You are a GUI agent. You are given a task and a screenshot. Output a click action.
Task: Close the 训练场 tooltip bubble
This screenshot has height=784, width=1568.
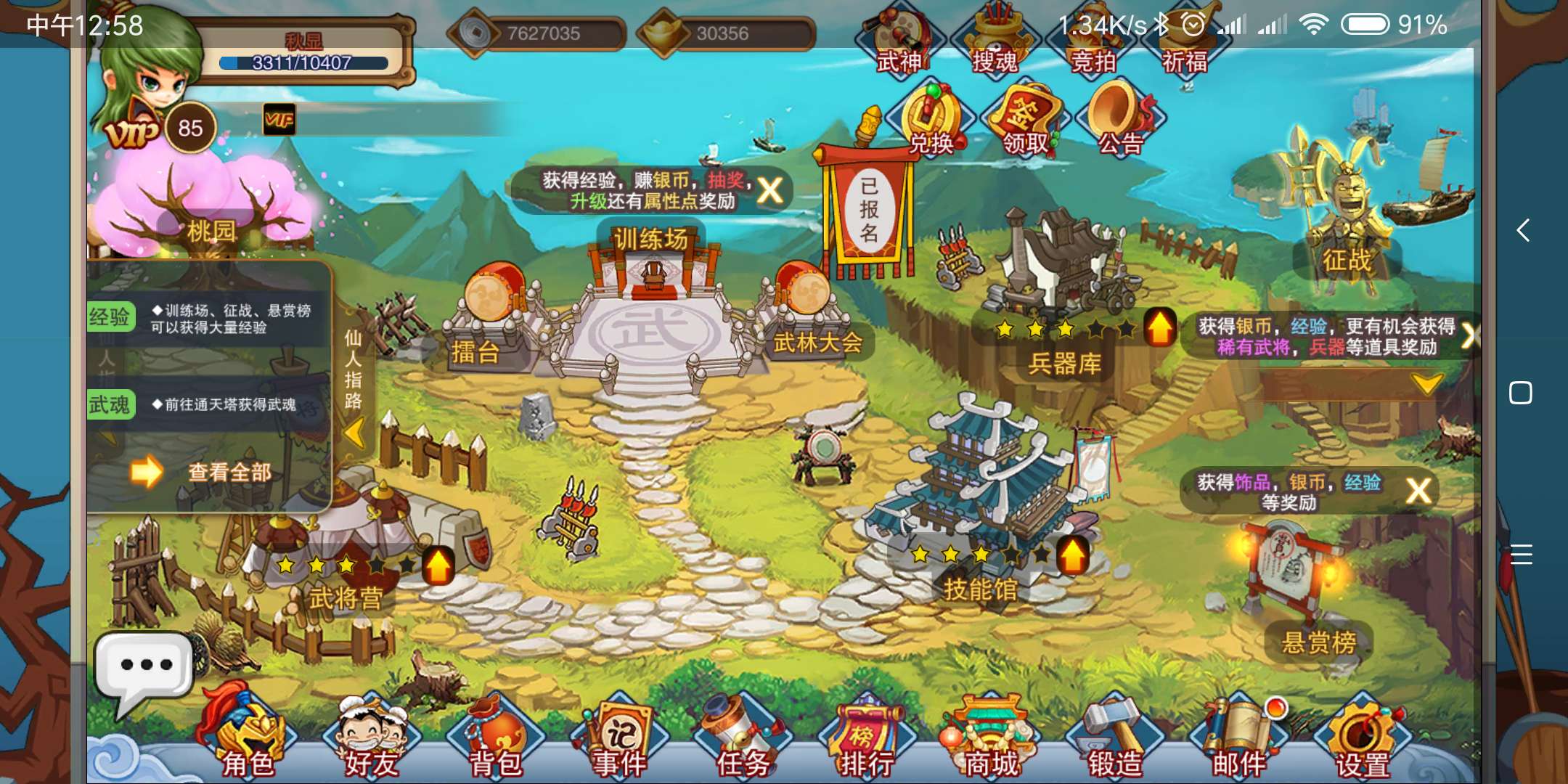pos(769,191)
